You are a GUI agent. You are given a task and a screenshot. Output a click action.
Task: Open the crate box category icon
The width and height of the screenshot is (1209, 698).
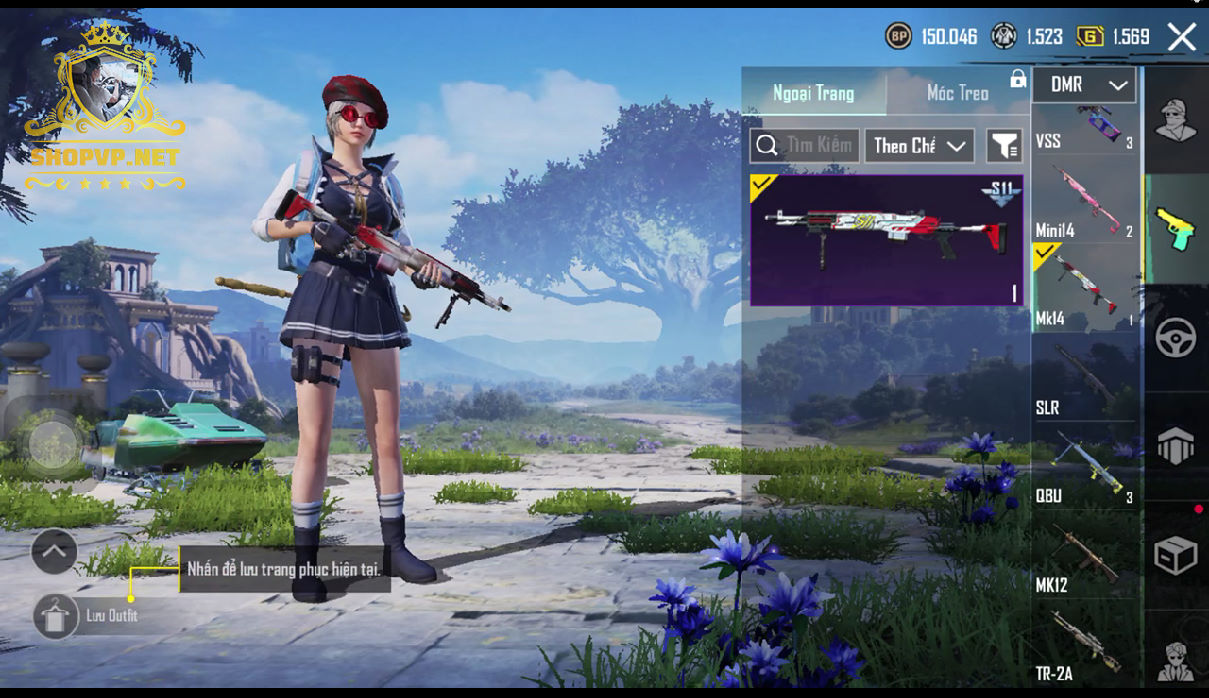click(1176, 556)
